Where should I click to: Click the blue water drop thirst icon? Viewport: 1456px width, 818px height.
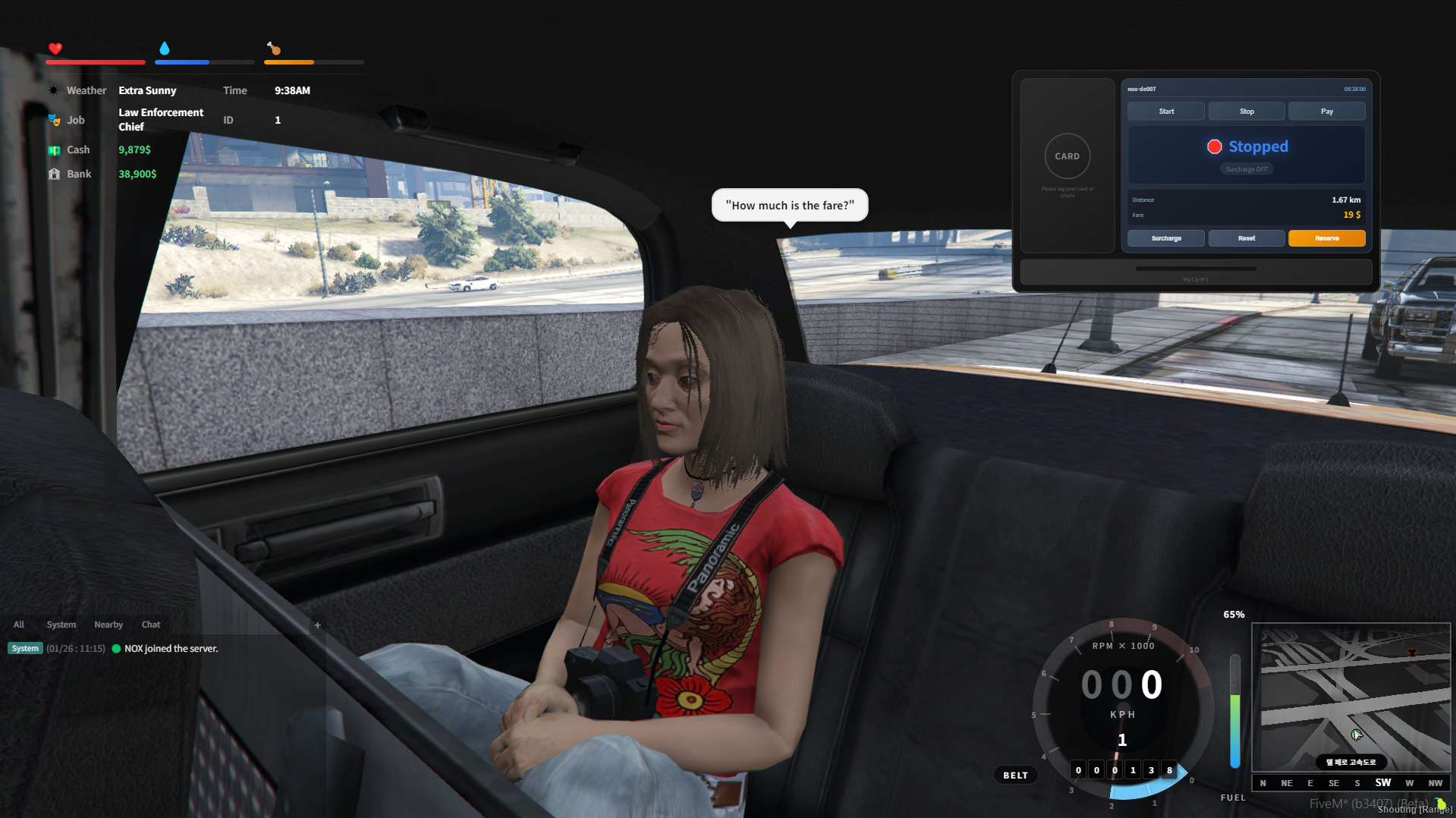tap(165, 48)
